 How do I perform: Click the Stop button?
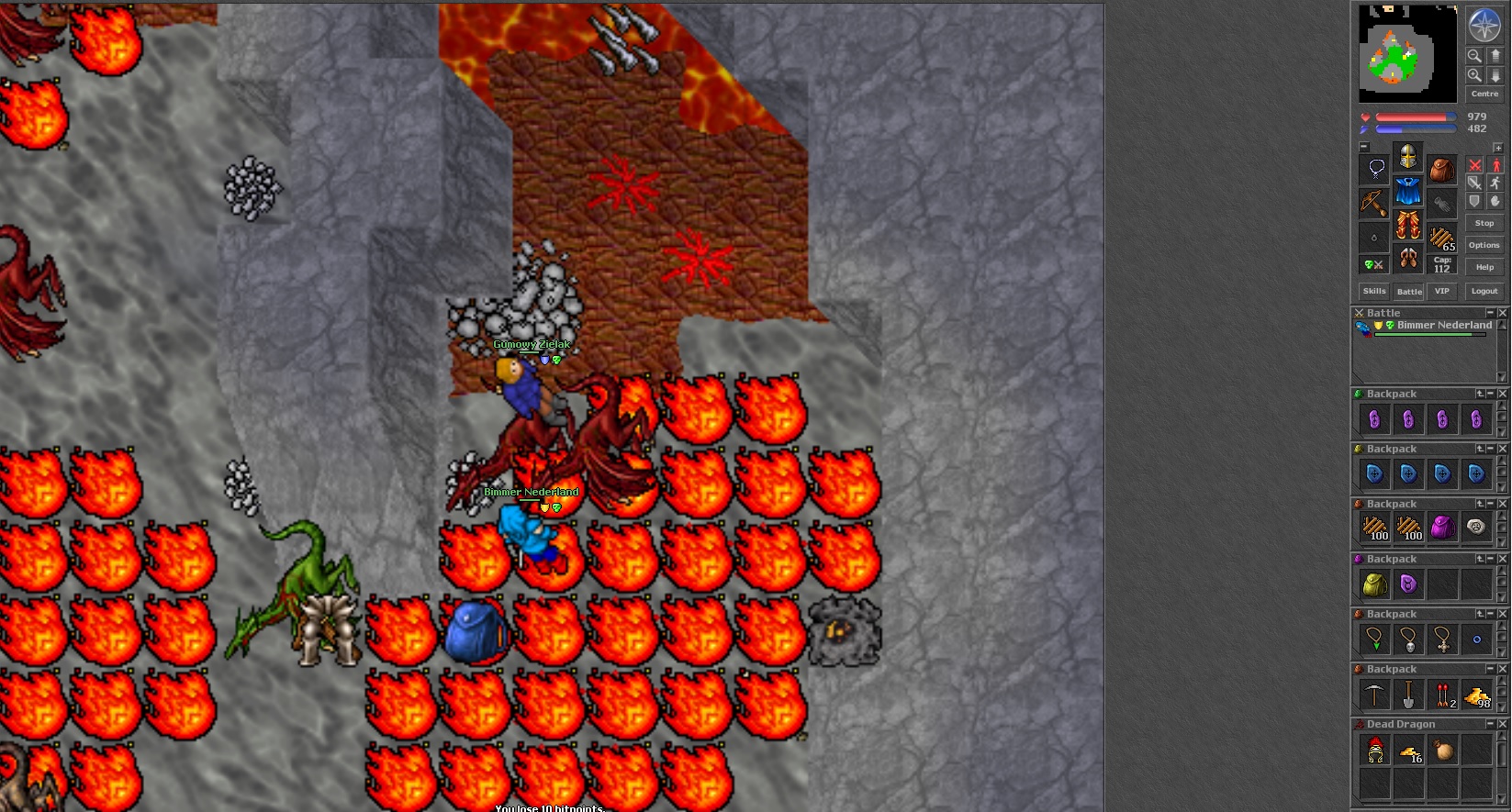[1484, 223]
